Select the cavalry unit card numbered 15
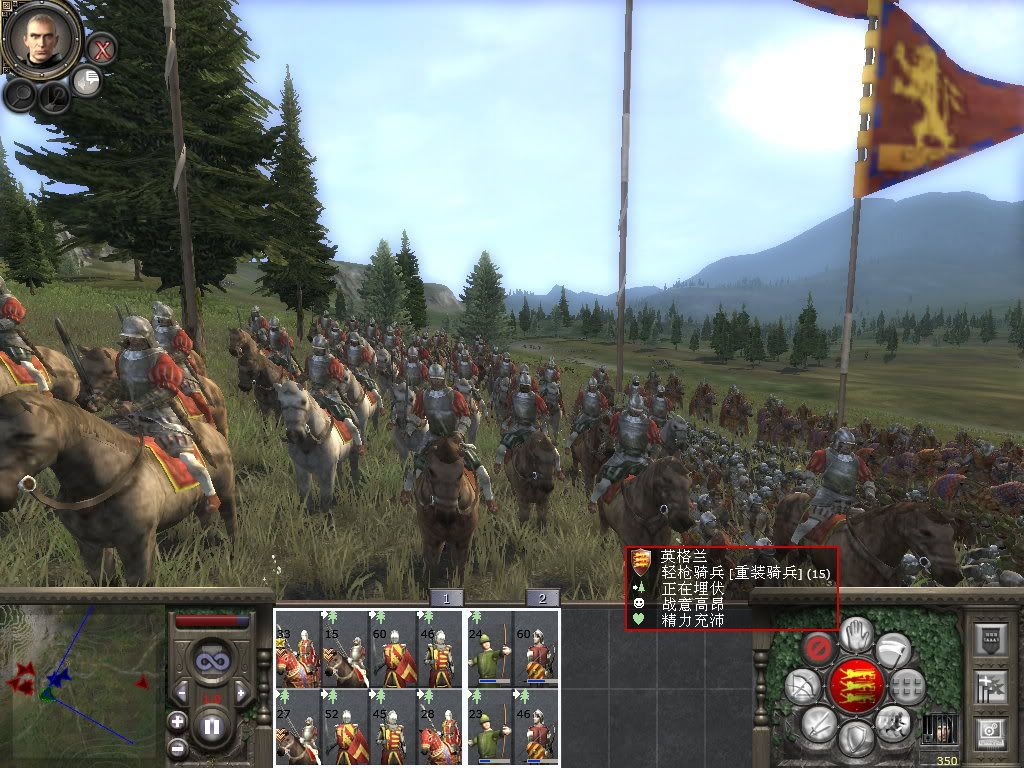The height and width of the screenshot is (768, 1024). [344, 647]
